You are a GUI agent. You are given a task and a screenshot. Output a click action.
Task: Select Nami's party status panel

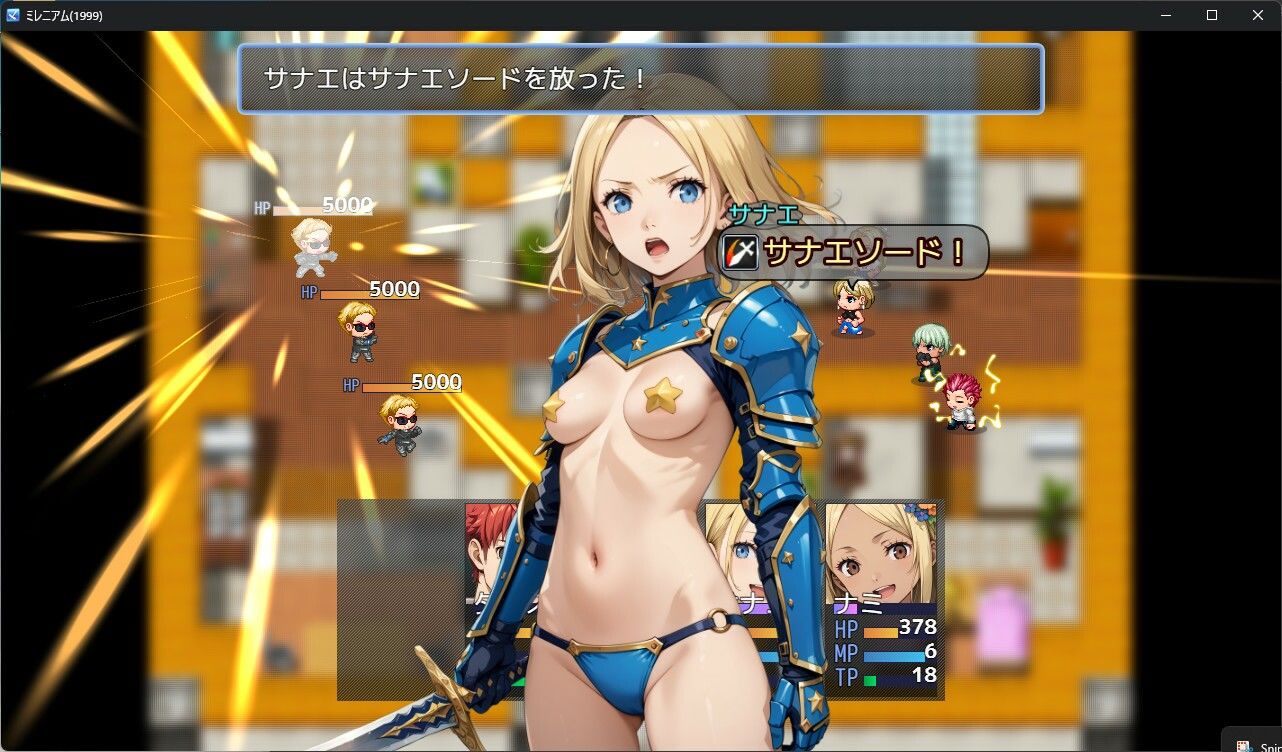point(884,598)
